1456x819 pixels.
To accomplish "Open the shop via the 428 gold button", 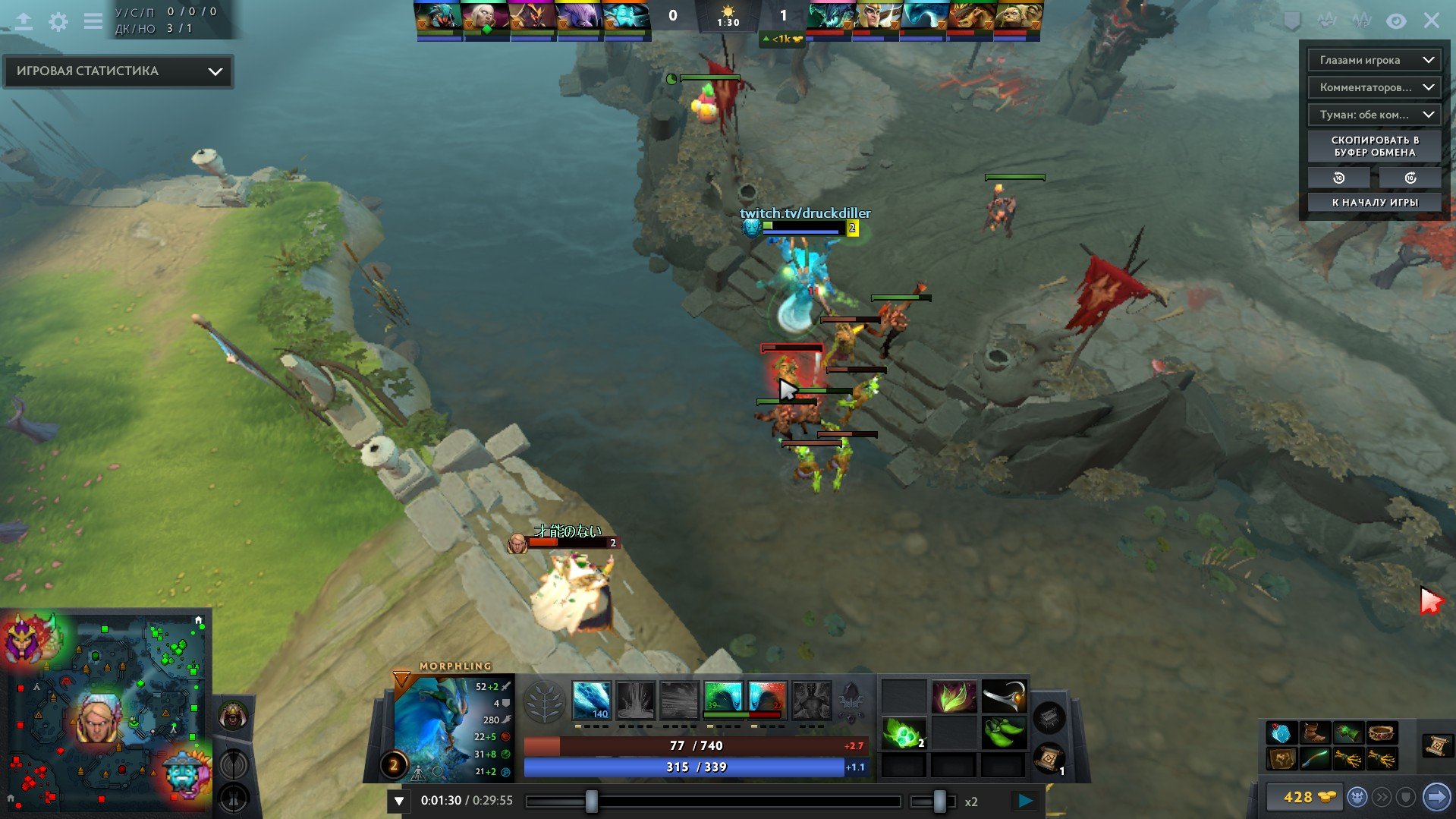I will tap(1302, 797).
